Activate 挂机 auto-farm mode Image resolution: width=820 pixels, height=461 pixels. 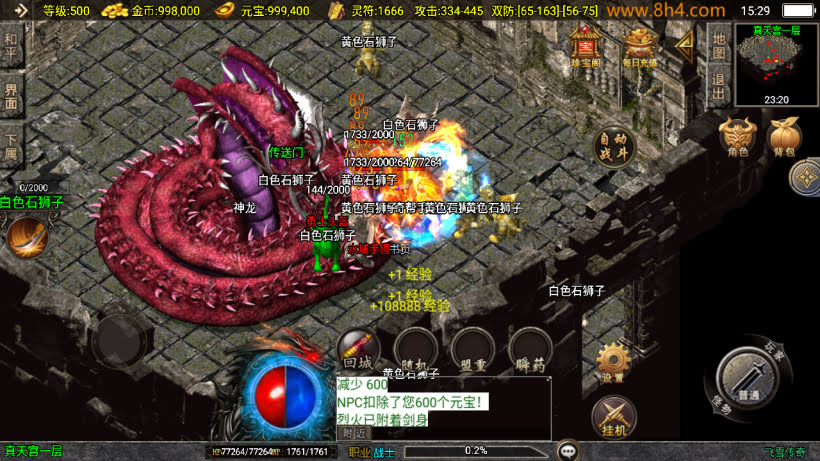[613, 416]
